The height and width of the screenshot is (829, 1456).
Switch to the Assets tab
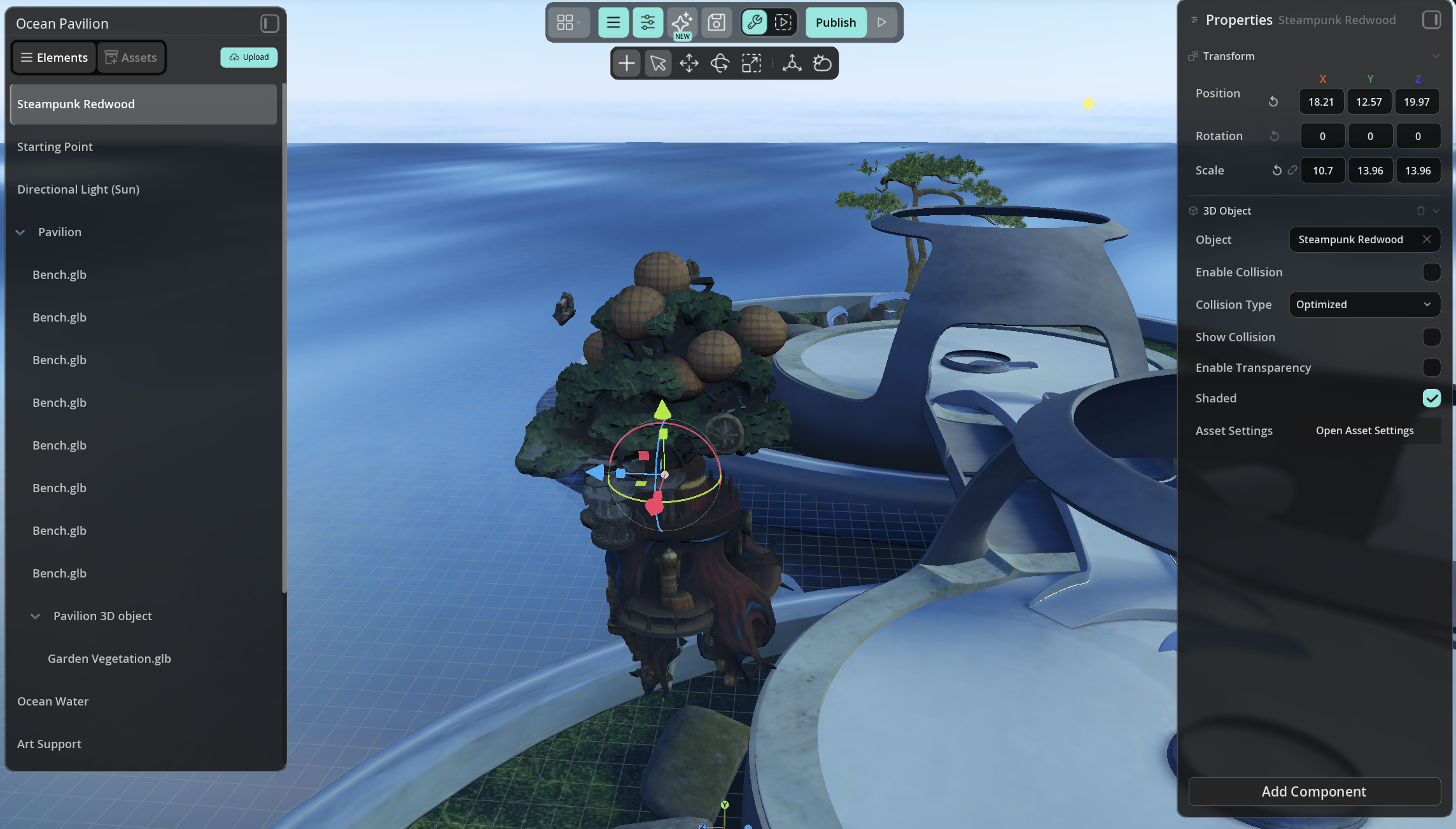tap(131, 57)
